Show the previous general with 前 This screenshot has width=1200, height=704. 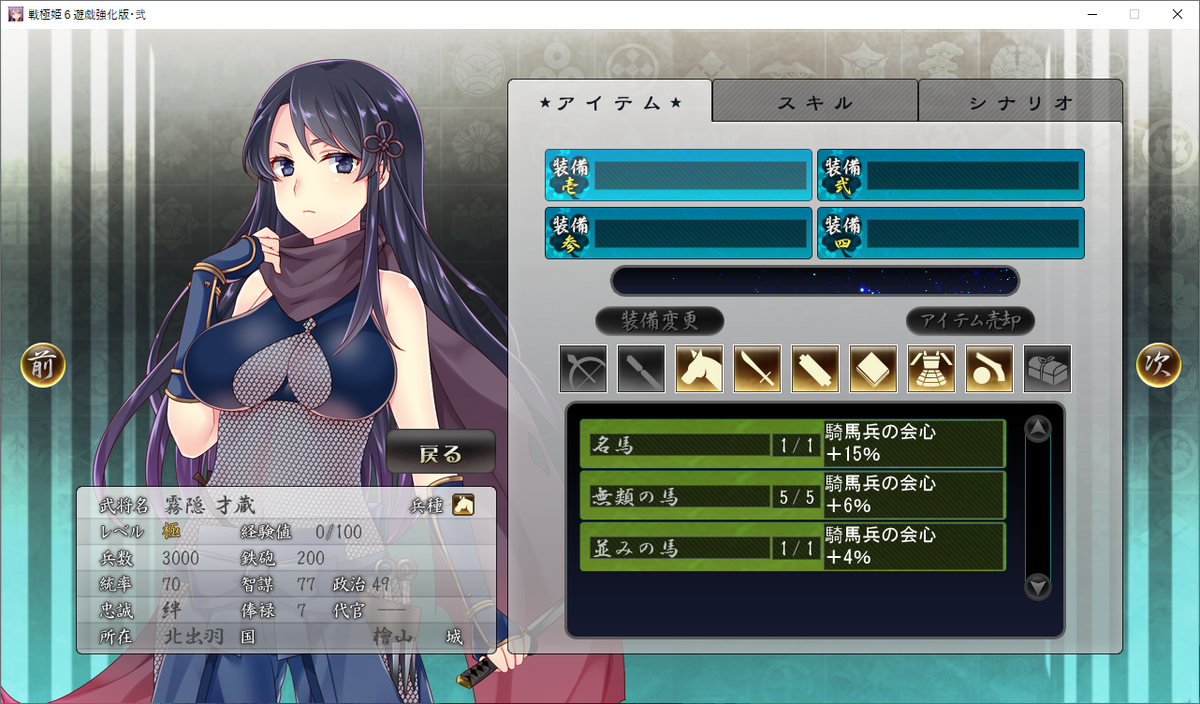pos(43,365)
